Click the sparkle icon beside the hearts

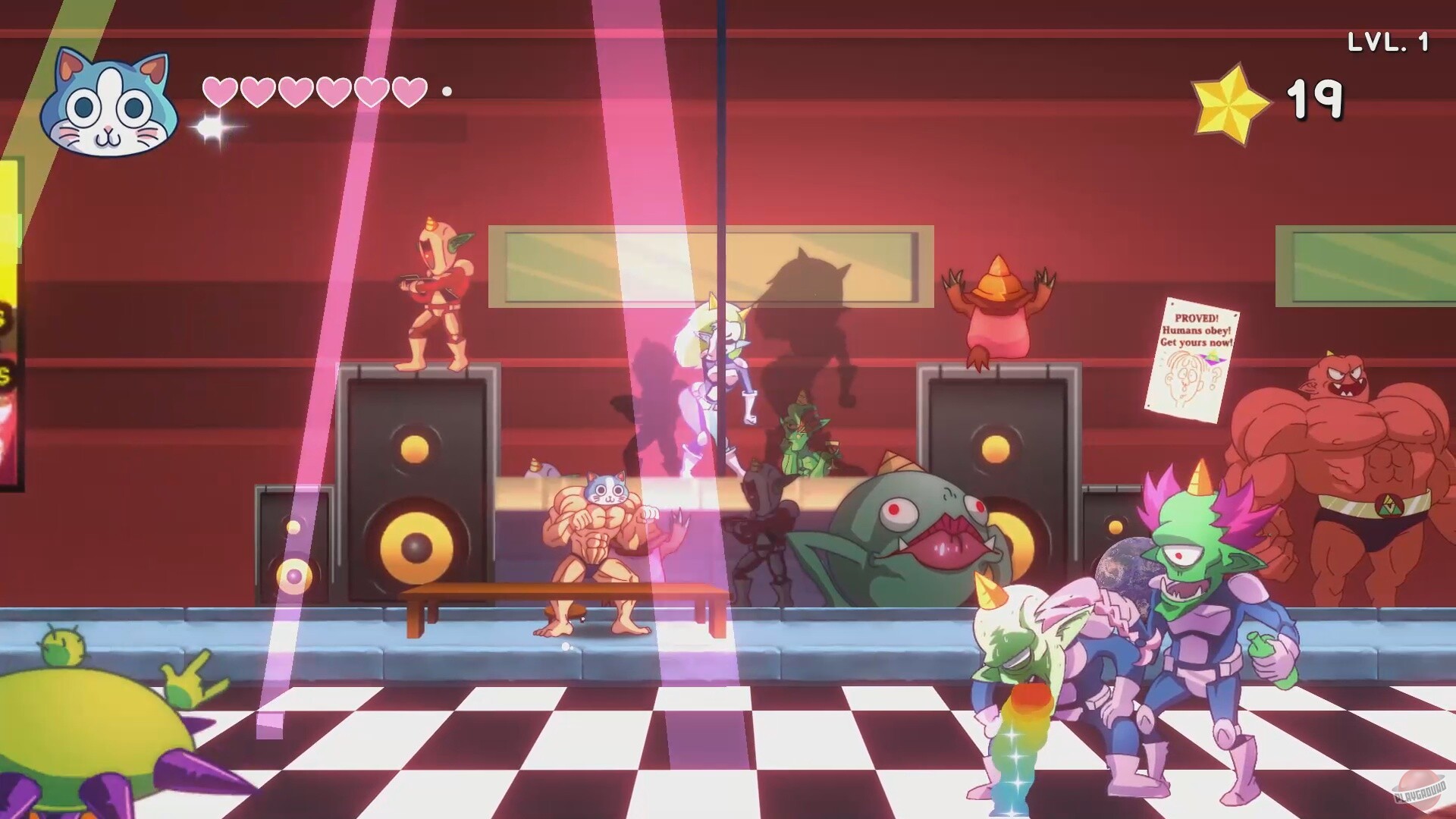pos(210,127)
